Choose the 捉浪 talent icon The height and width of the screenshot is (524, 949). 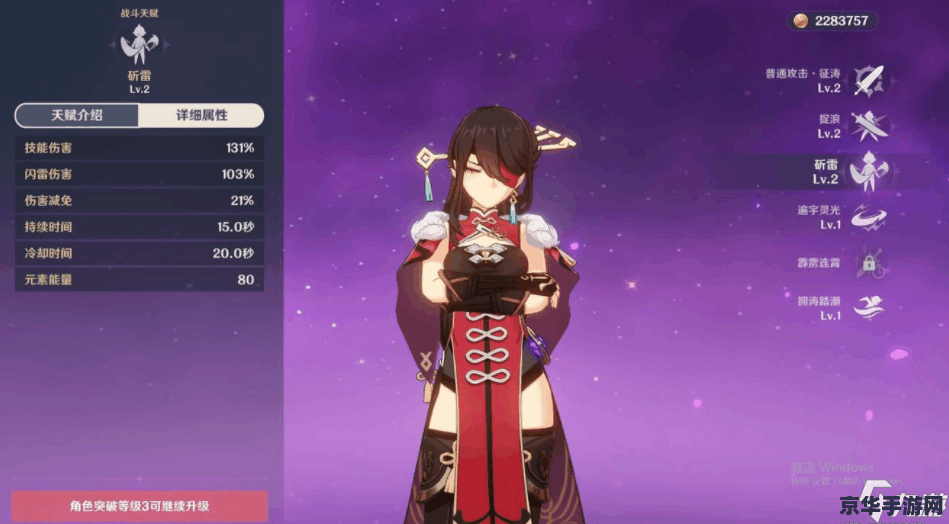tap(868, 125)
